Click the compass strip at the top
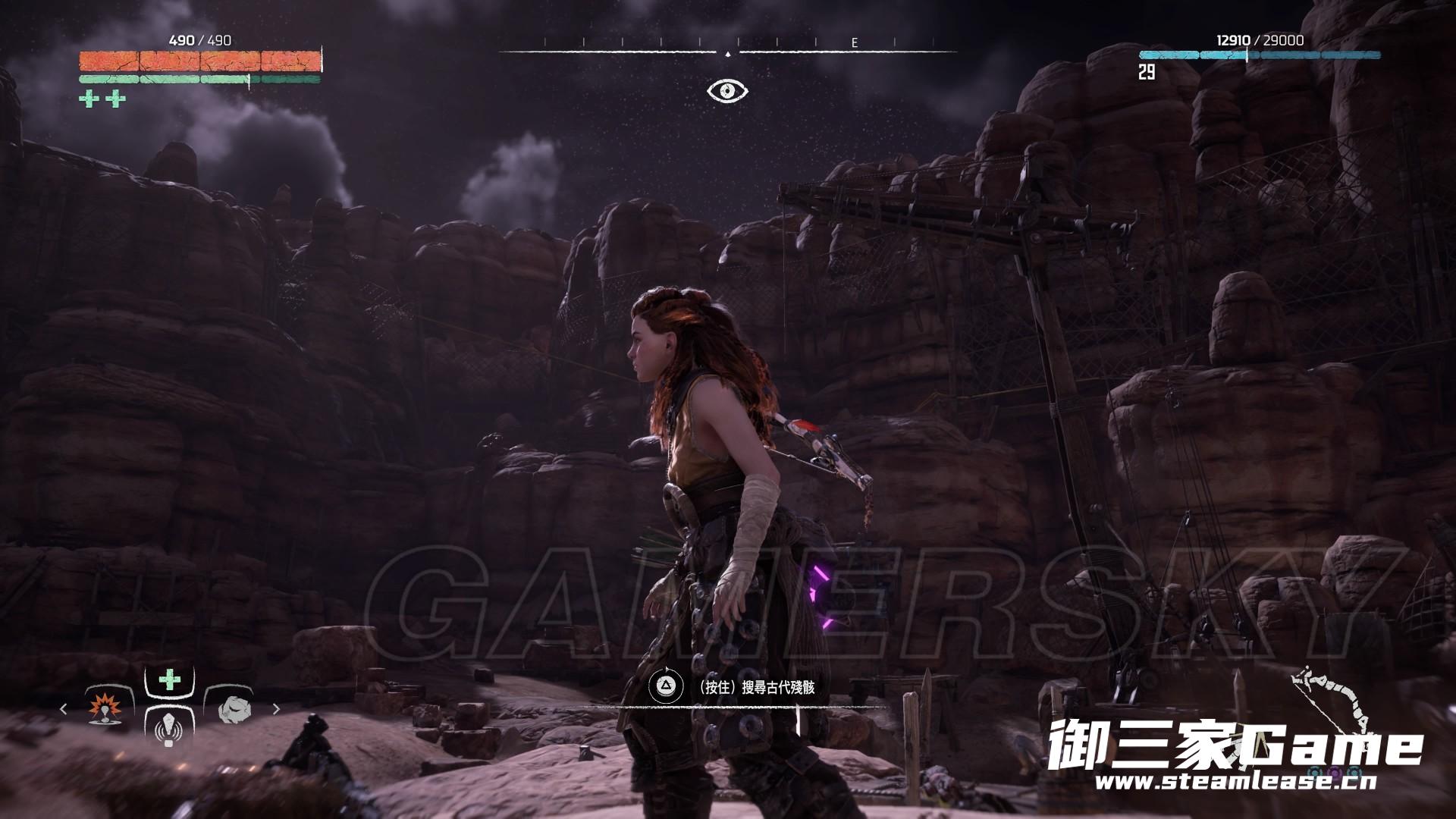Image resolution: width=1456 pixels, height=819 pixels. (x=727, y=52)
